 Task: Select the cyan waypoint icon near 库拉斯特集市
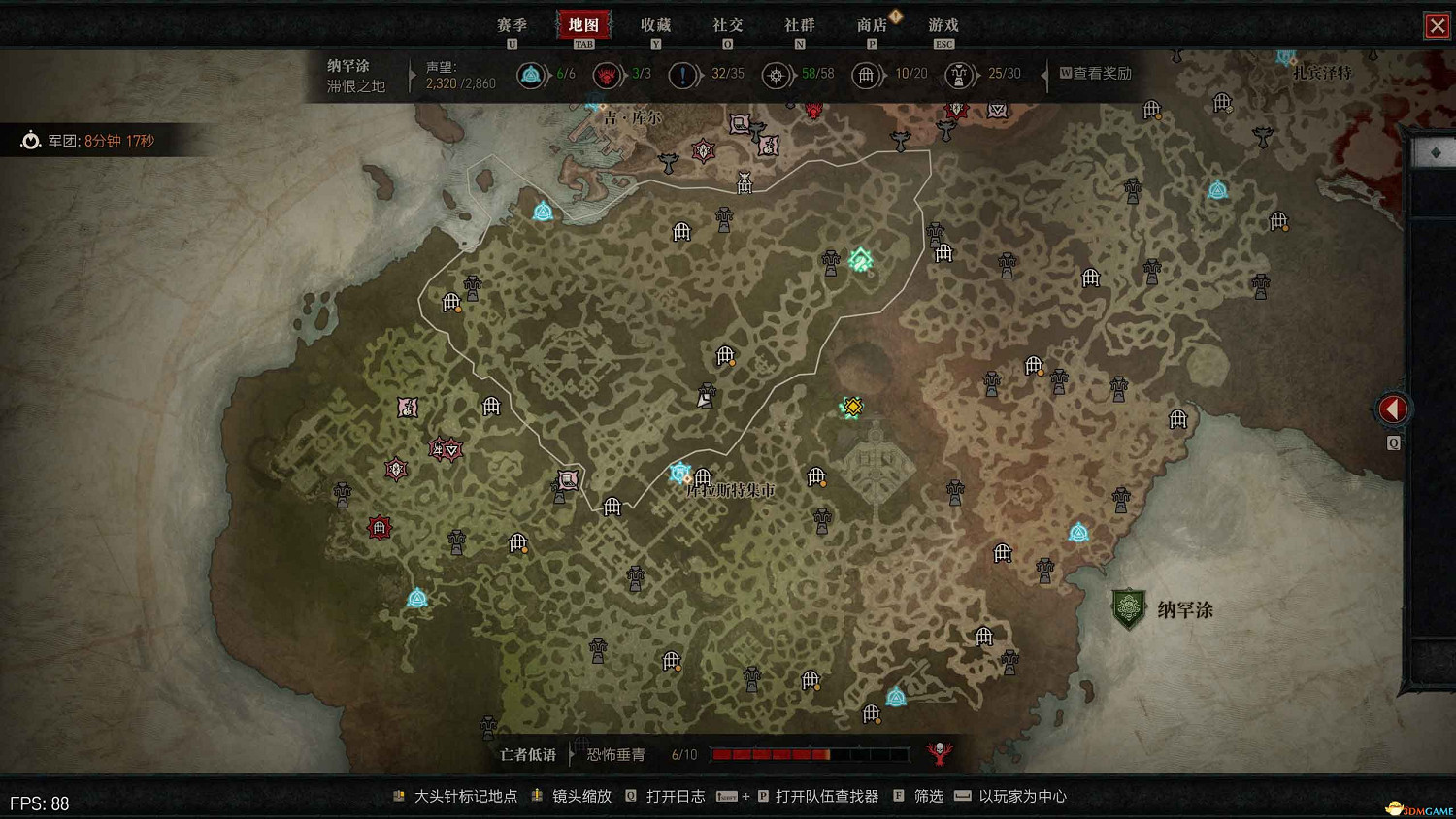[679, 473]
